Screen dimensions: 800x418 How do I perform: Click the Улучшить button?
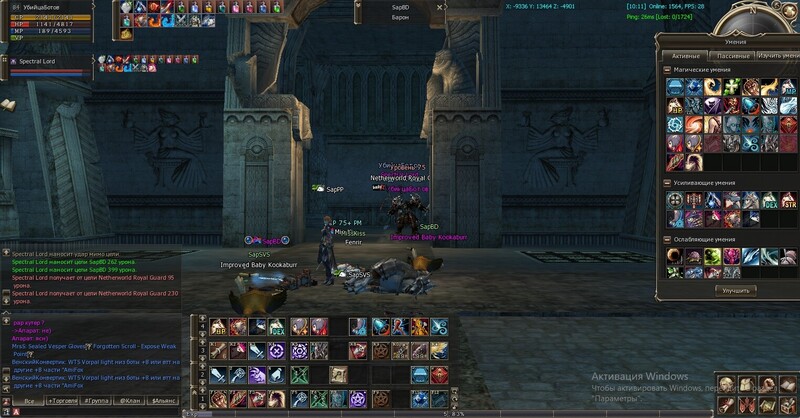coord(733,290)
